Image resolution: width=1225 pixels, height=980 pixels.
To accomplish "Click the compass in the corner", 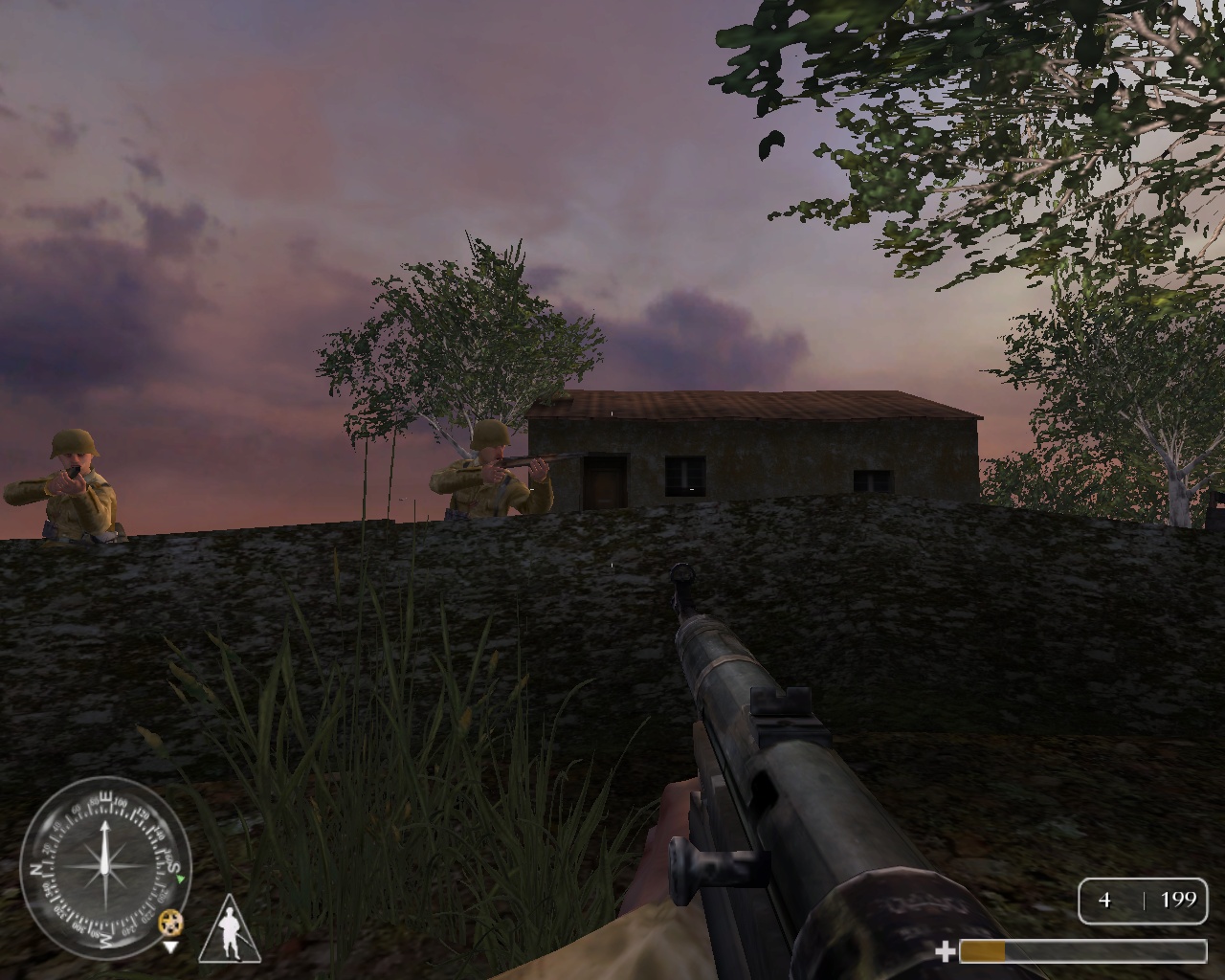I will (103, 868).
